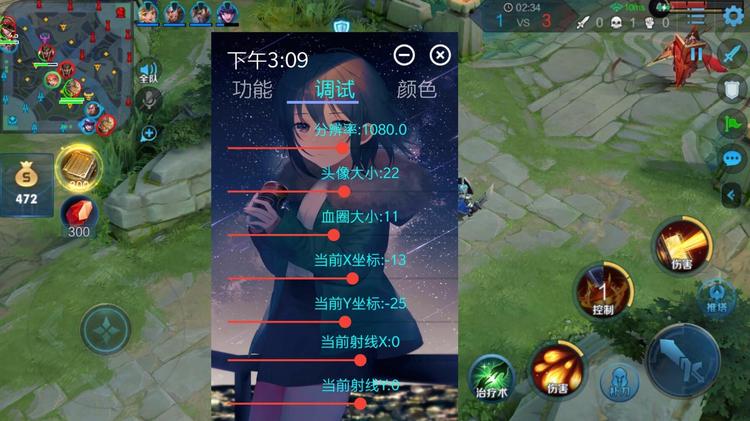The width and height of the screenshot is (750, 421).
Task: Click the 分辨率 slider handle
Action: pos(343,147)
